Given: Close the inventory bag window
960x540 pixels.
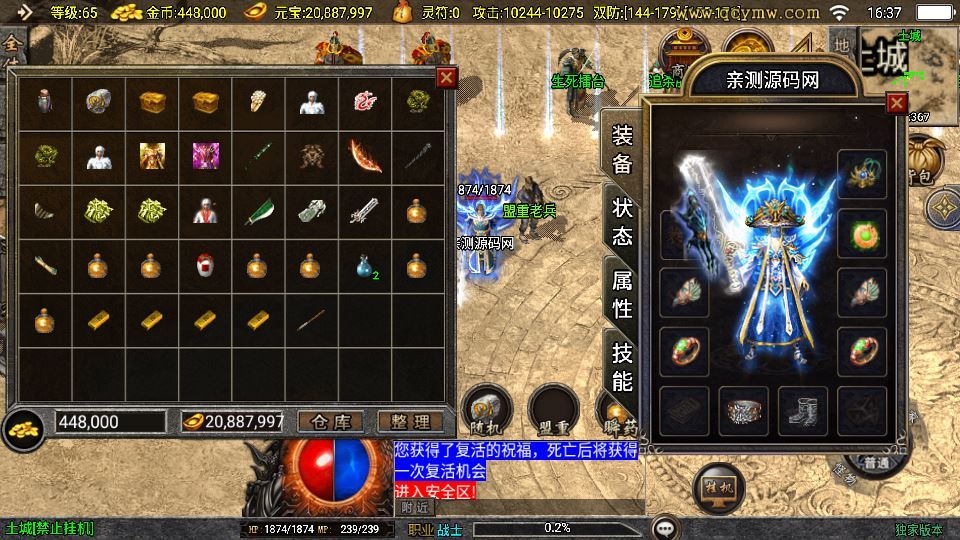Looking at the screenshot, I should 447,78.
